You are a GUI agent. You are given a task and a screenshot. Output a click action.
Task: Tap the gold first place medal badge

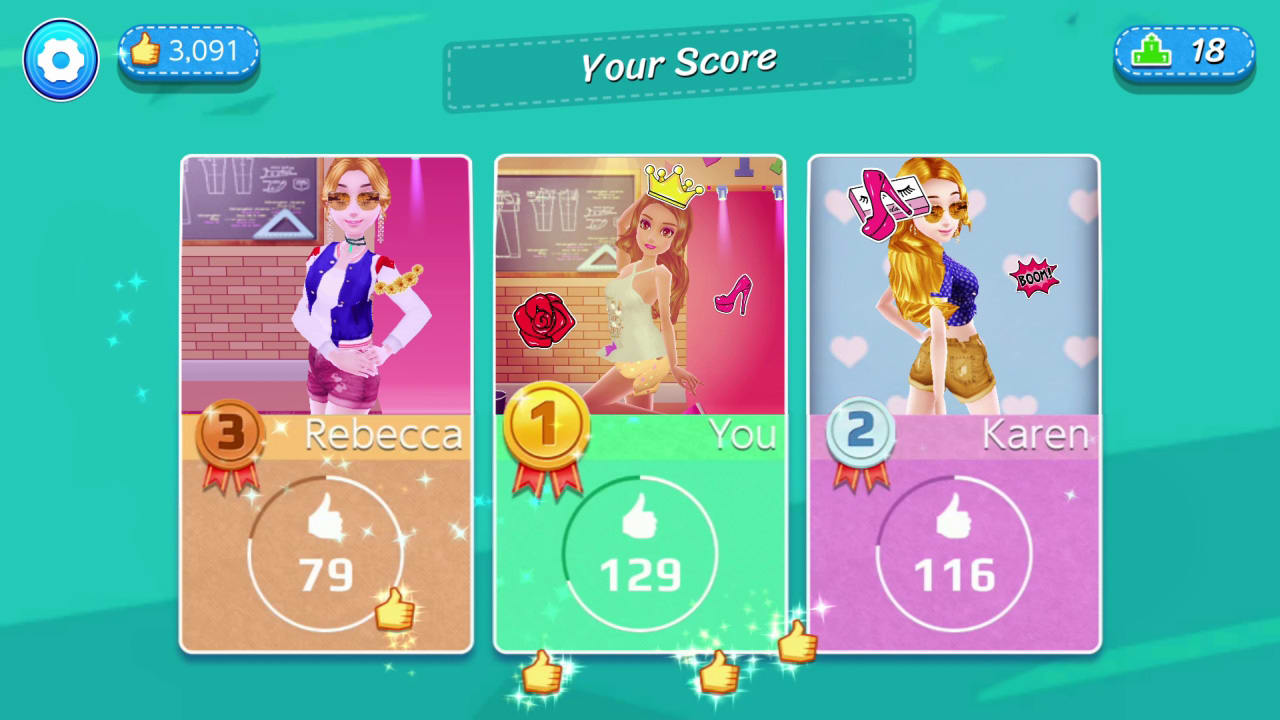coord(546,425)
